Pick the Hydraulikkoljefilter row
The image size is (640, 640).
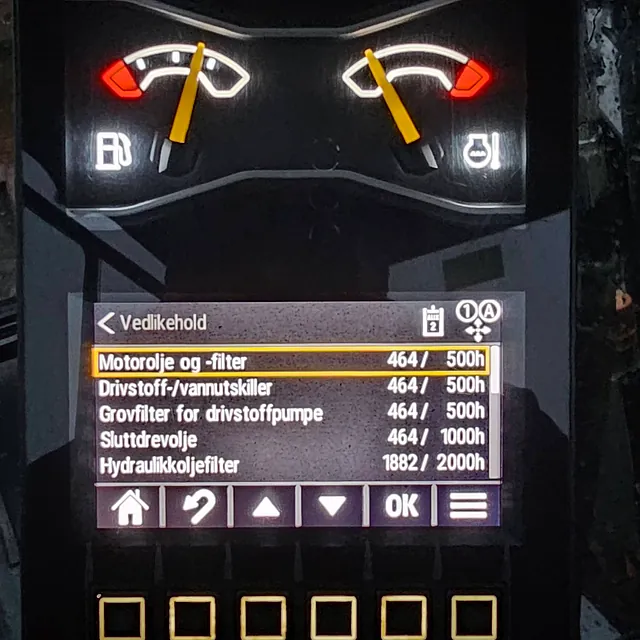click(290, 463)
